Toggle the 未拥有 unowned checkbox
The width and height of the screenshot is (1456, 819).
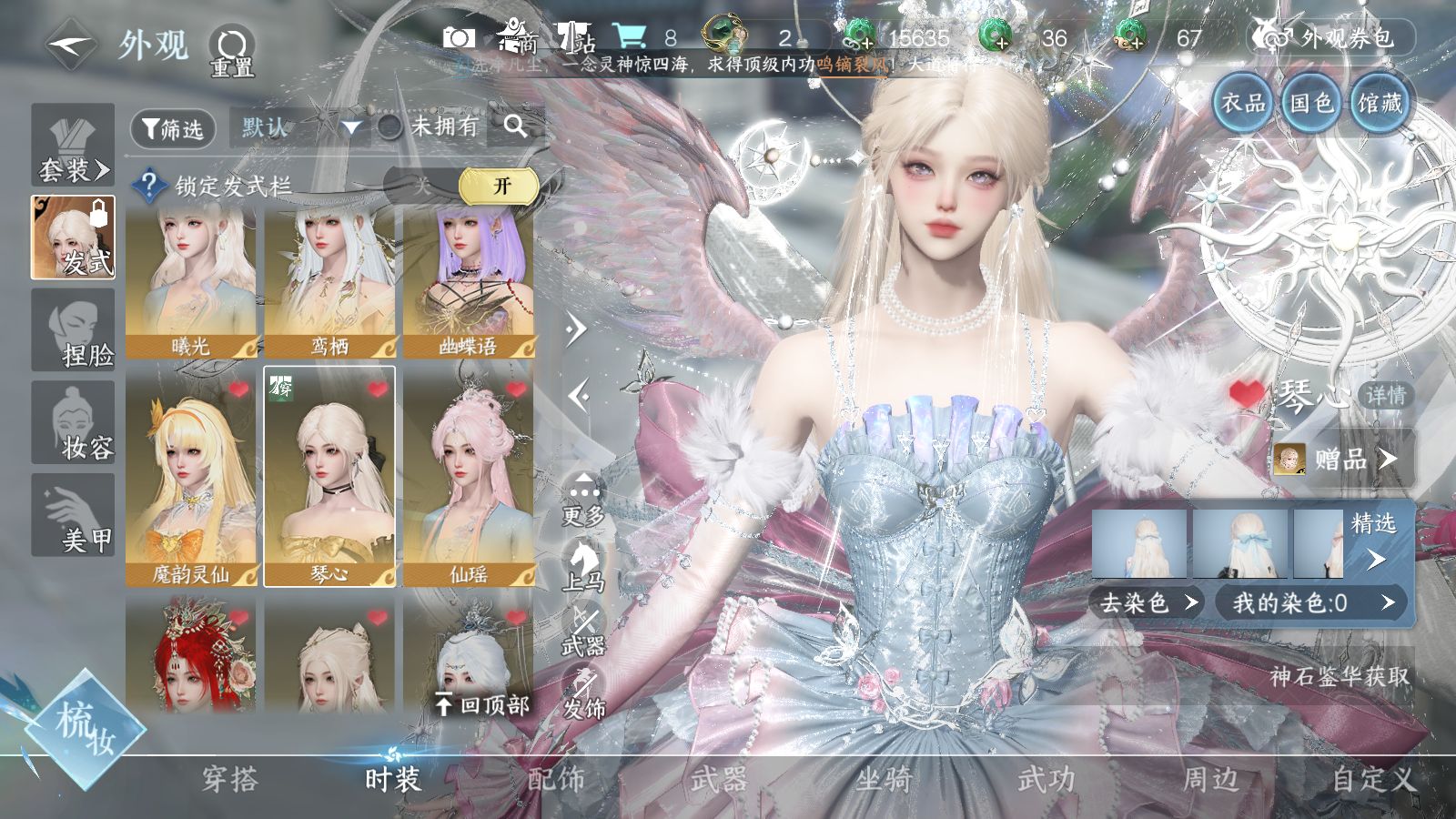(390, 127)
